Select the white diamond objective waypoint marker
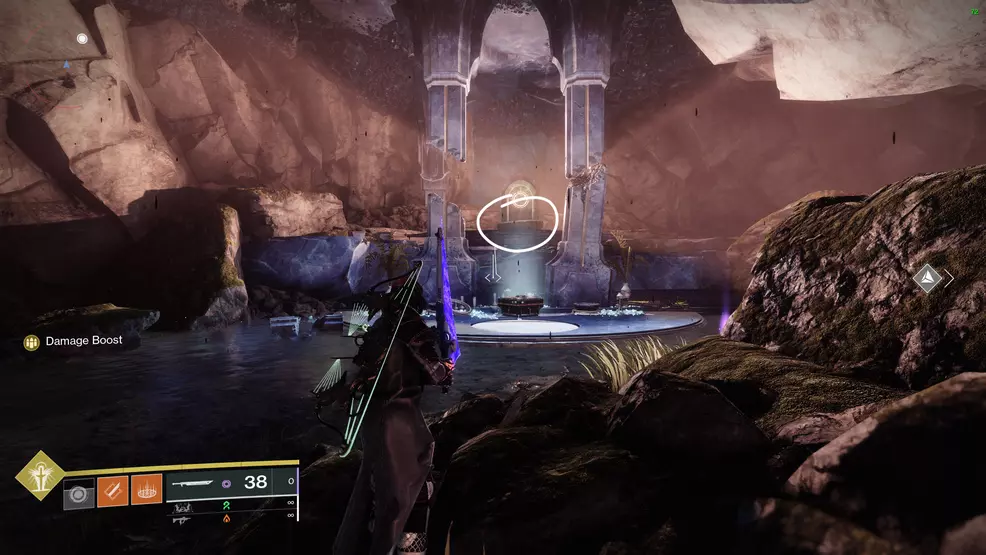The width and height of the screenshot is (986, 555). pos(927,279)
